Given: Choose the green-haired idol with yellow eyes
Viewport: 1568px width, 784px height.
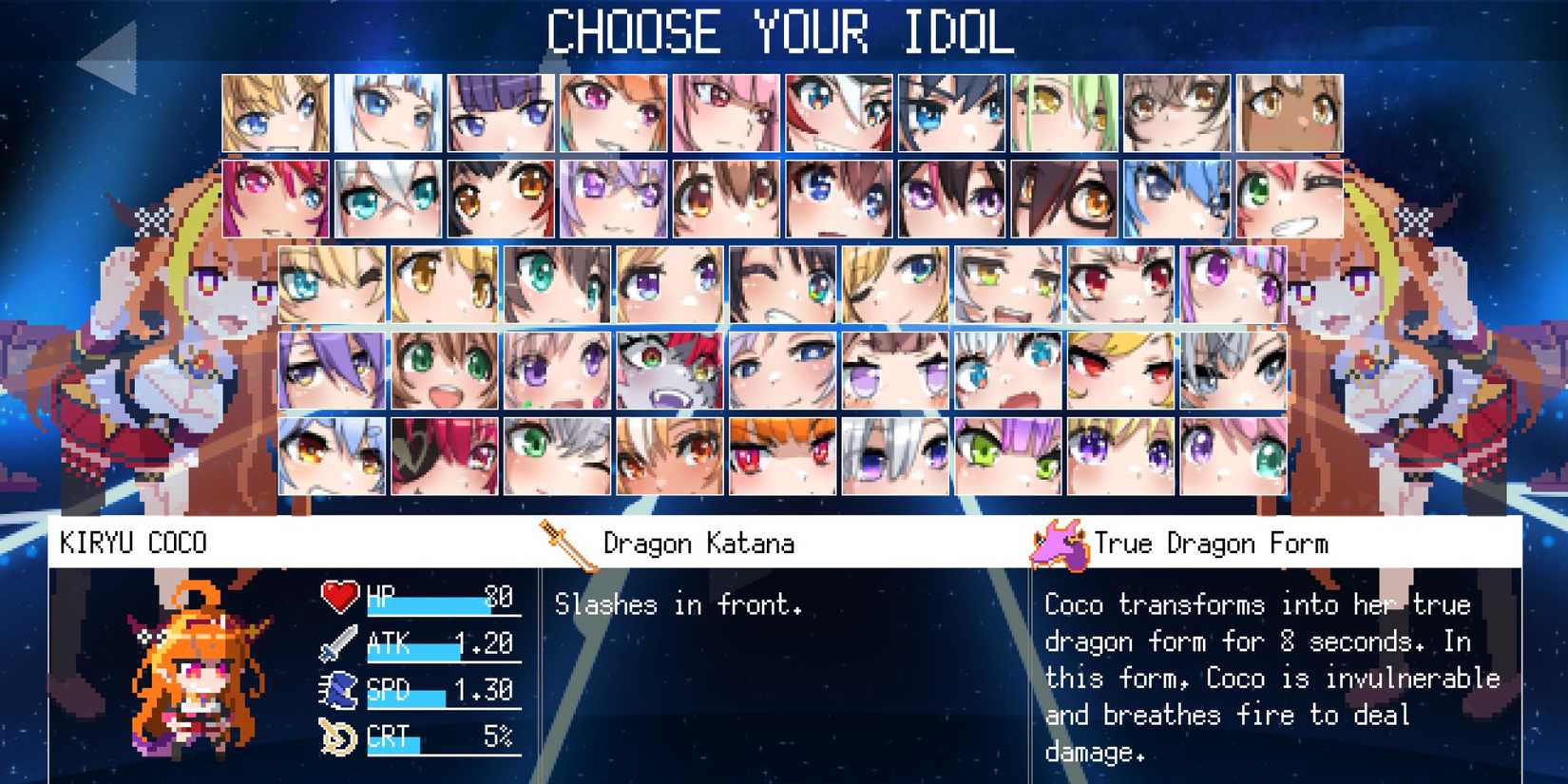Looking at the screenshot, I should click(1063, 113).
